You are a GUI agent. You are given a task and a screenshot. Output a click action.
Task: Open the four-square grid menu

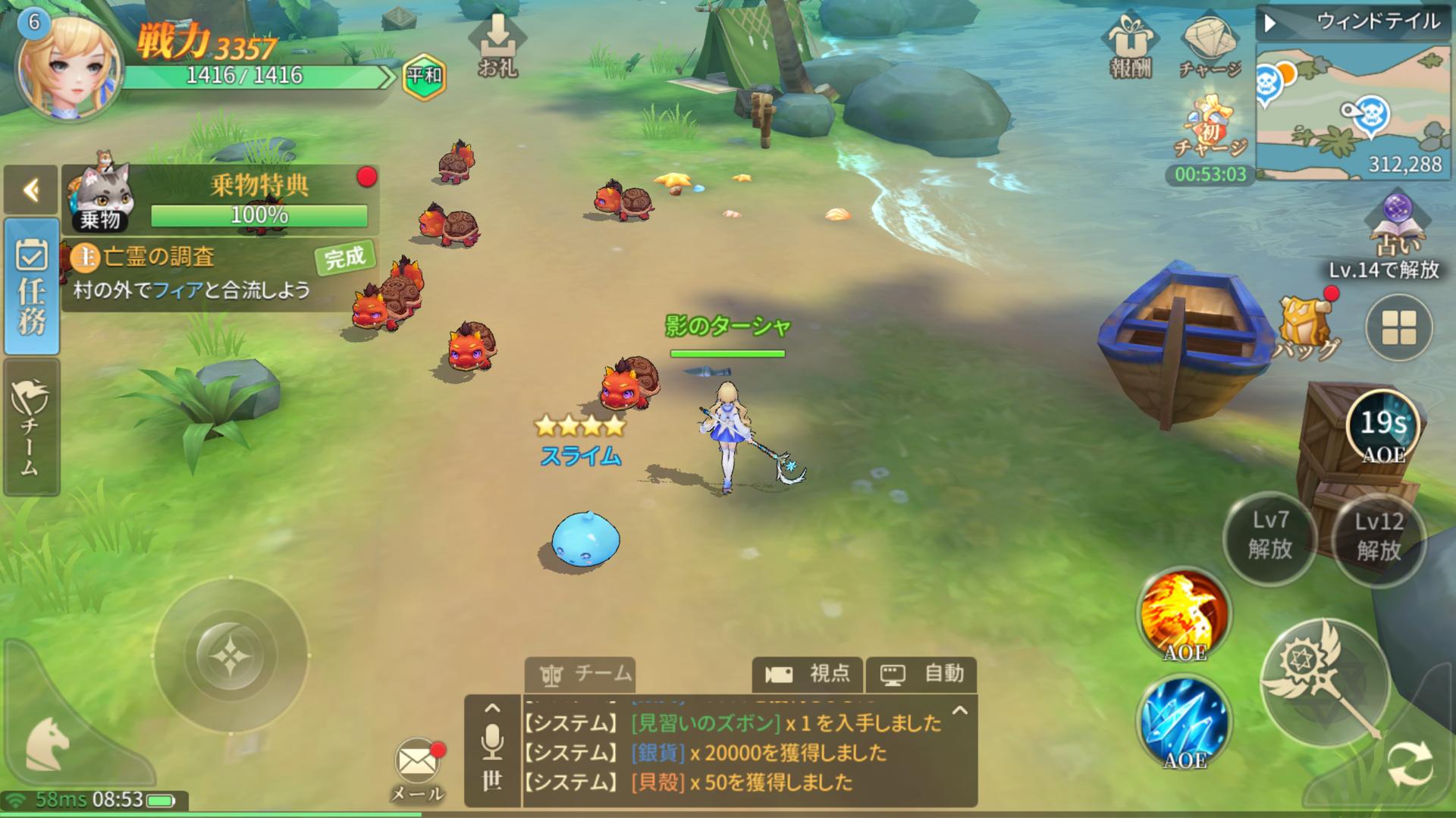(1398, 328)
